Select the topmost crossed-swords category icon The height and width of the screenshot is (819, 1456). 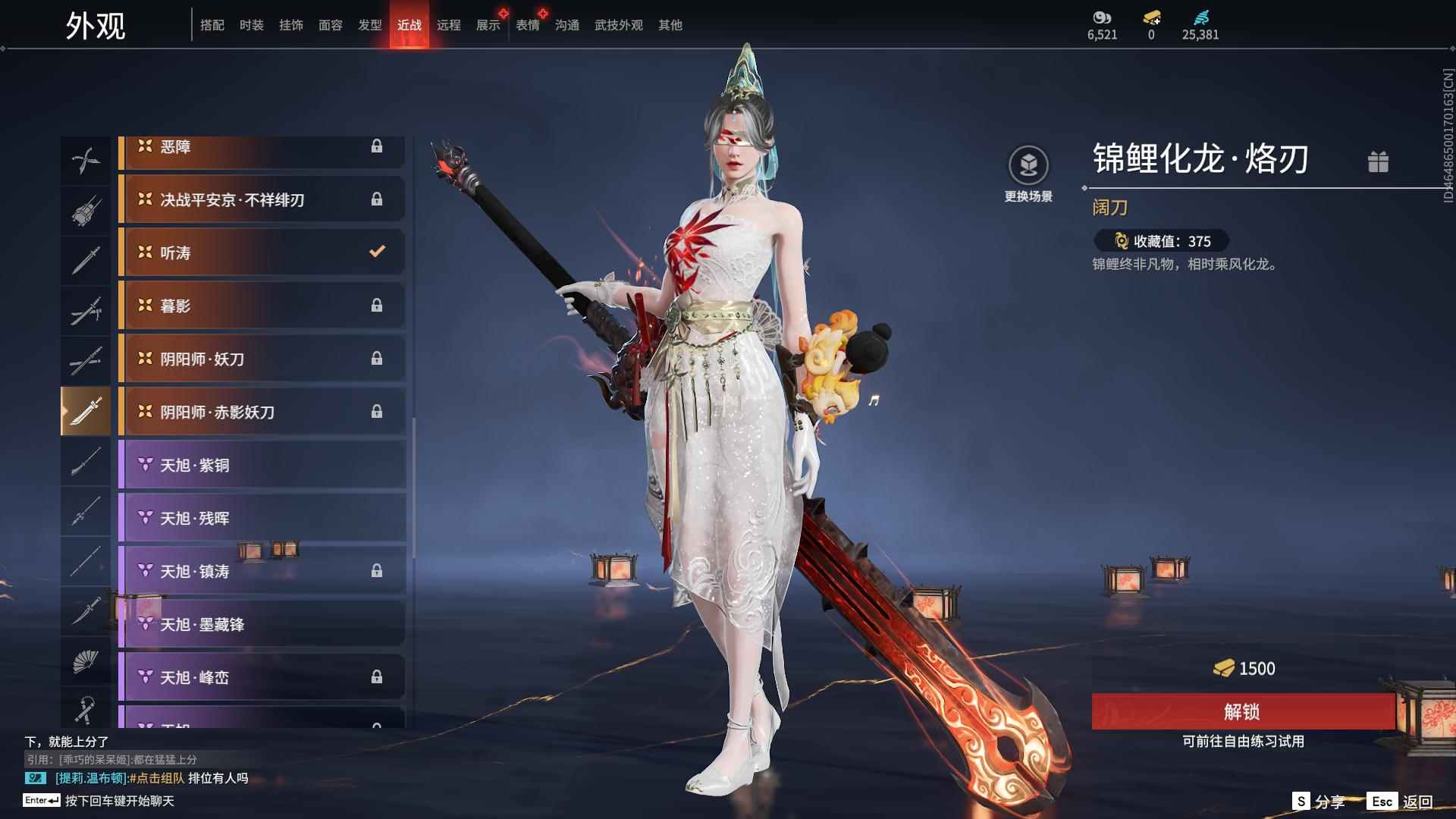click(x=86, y=160)
